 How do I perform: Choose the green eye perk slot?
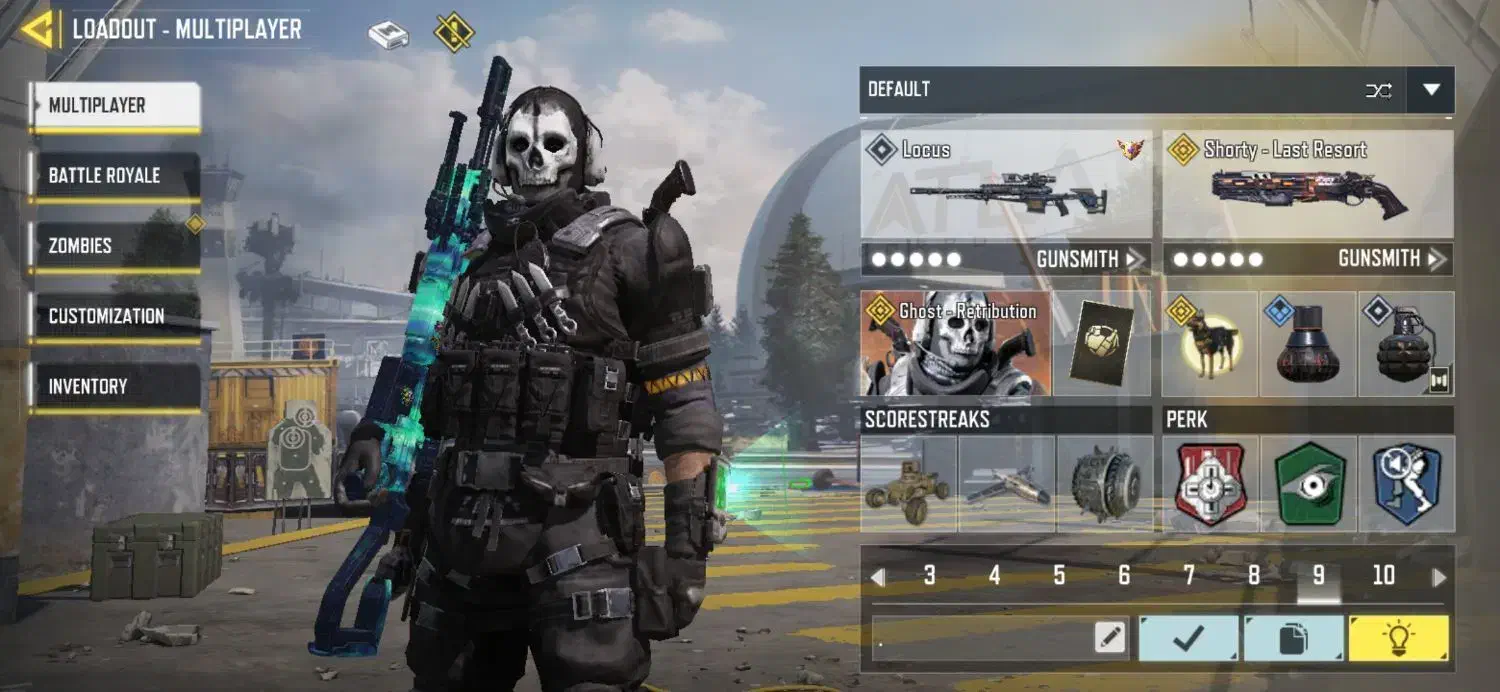(1309, 484)
